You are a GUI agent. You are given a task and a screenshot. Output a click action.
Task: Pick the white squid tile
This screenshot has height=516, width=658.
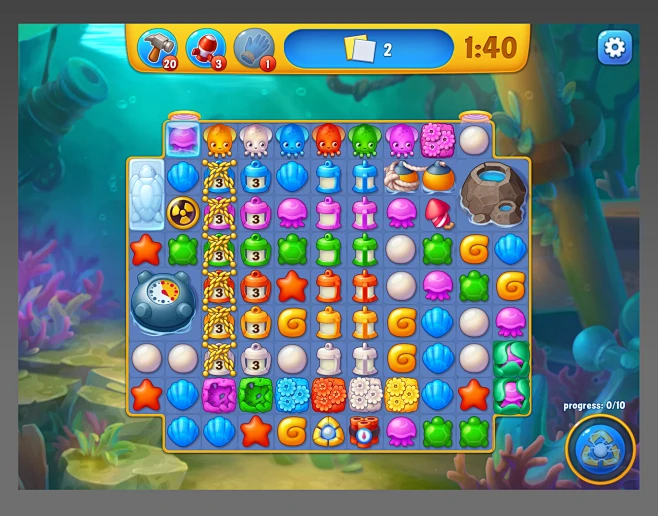pyautogui.click(x=255, y=140)
